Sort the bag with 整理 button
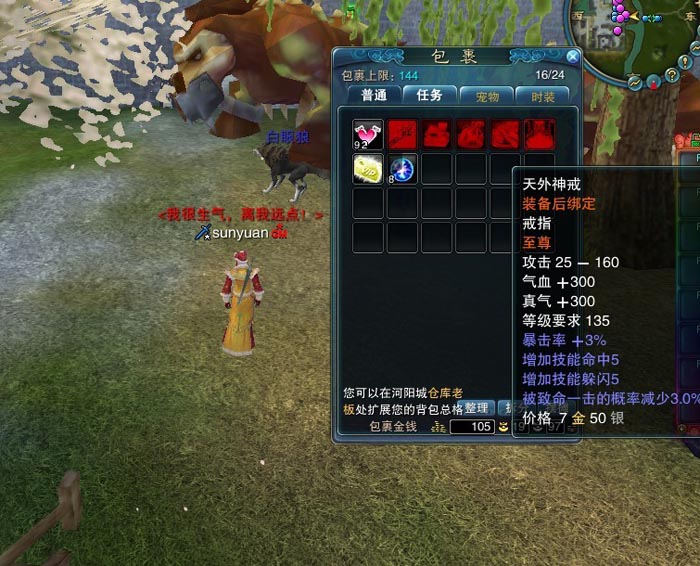This screenshot has height=566, width=700. coord(476,408)
